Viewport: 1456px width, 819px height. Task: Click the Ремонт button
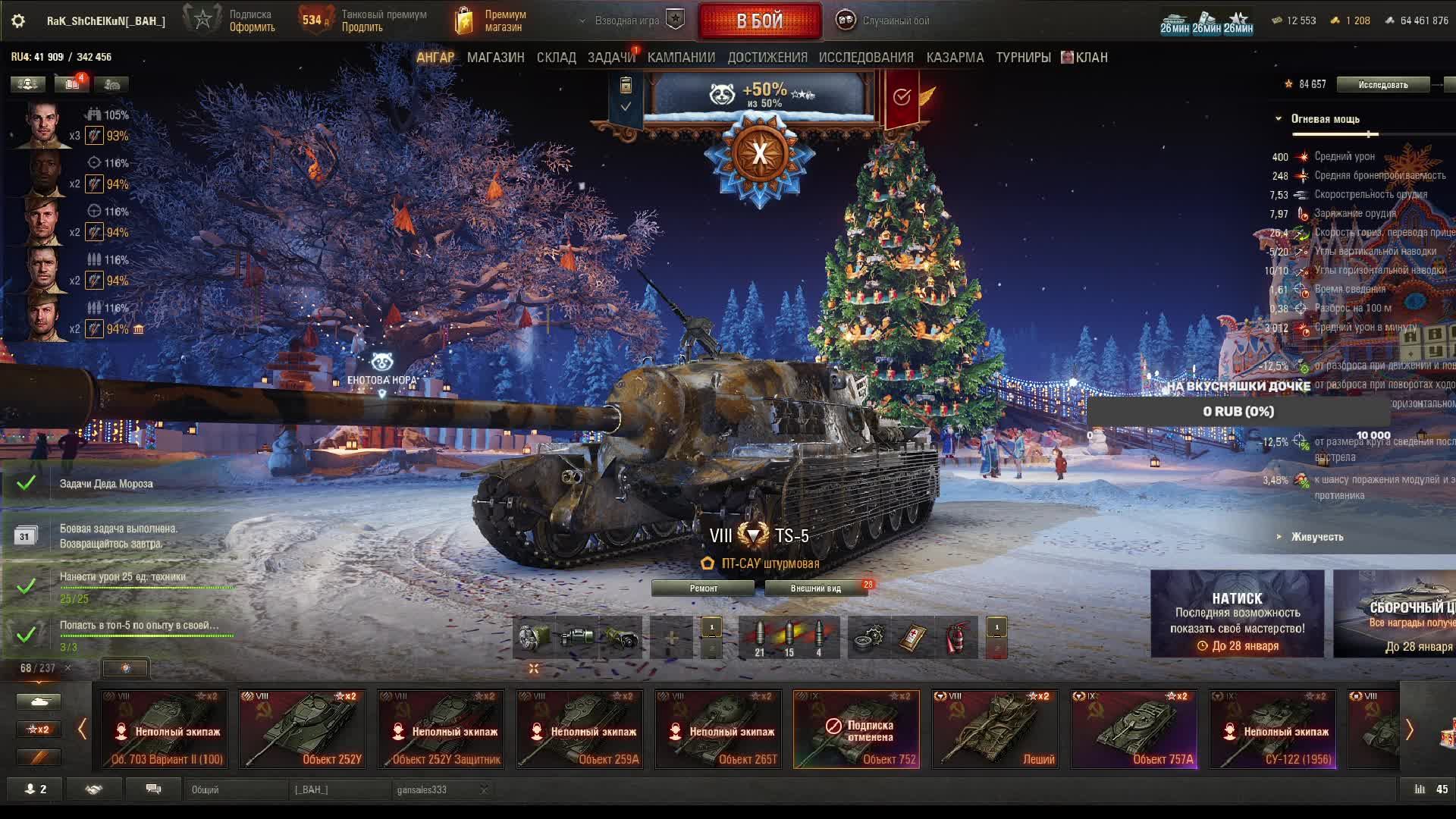tap(703, 588)
